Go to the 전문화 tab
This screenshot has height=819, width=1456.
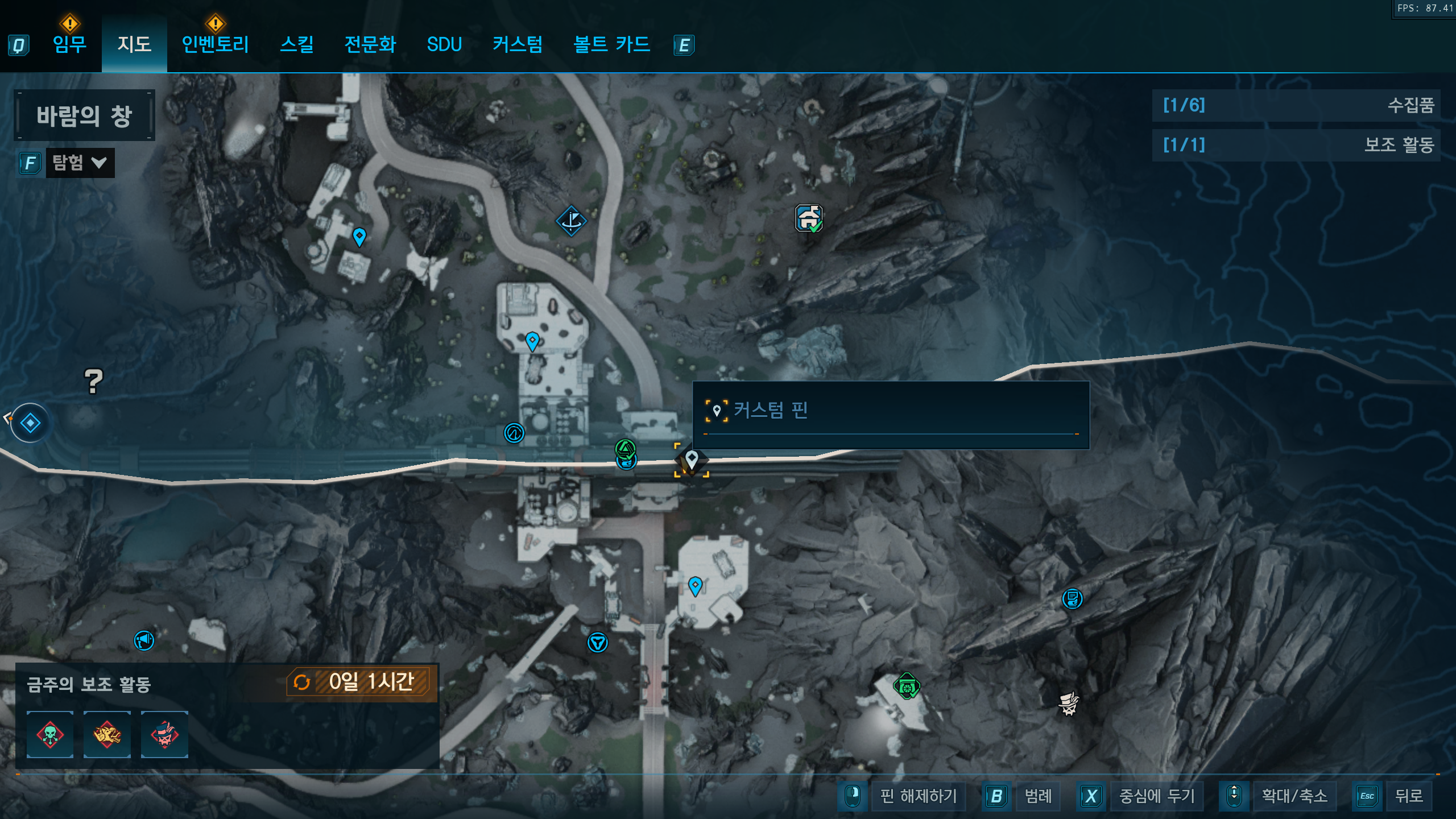coord(370,44)
